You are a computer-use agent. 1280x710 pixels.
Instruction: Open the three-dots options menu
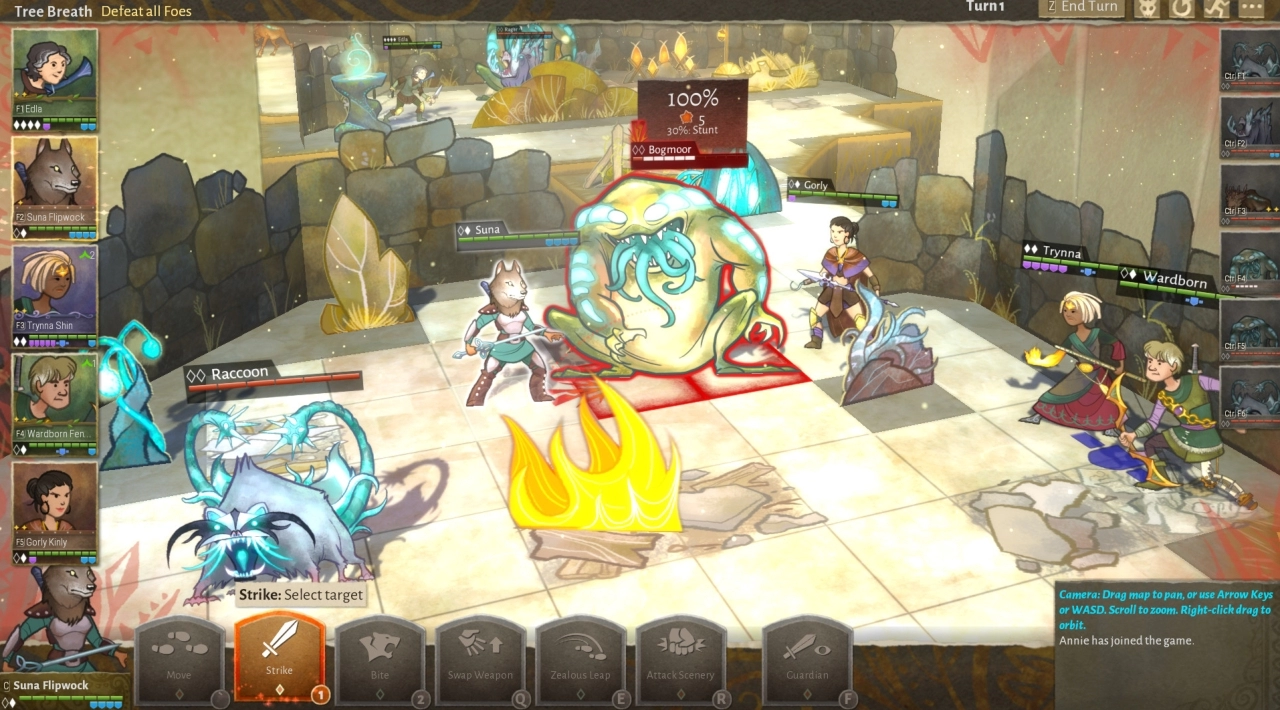click(x=1251, y=8)
